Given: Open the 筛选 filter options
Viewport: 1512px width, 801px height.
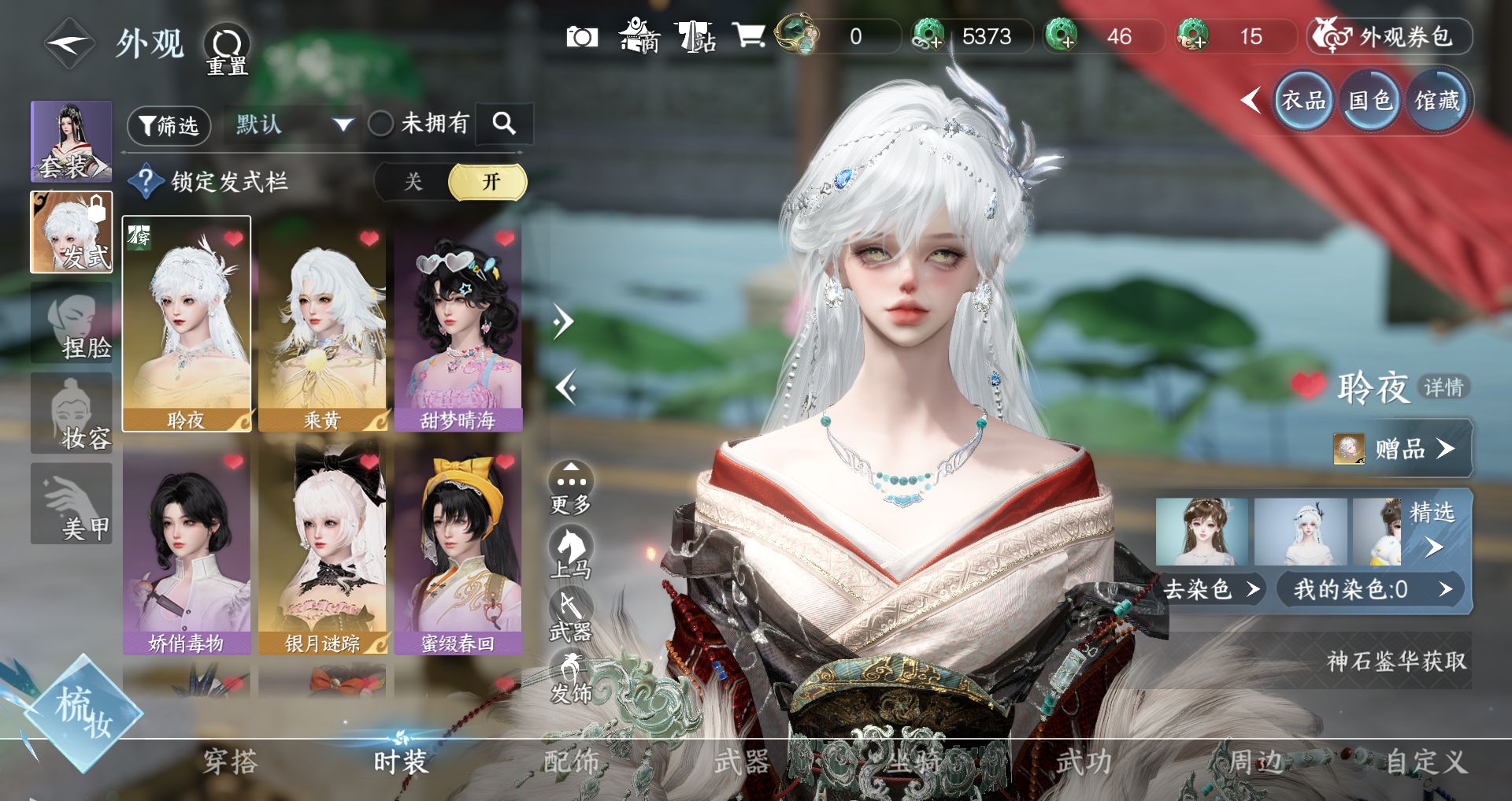Looking at the screenshot, I should click(x=169, y=125).
